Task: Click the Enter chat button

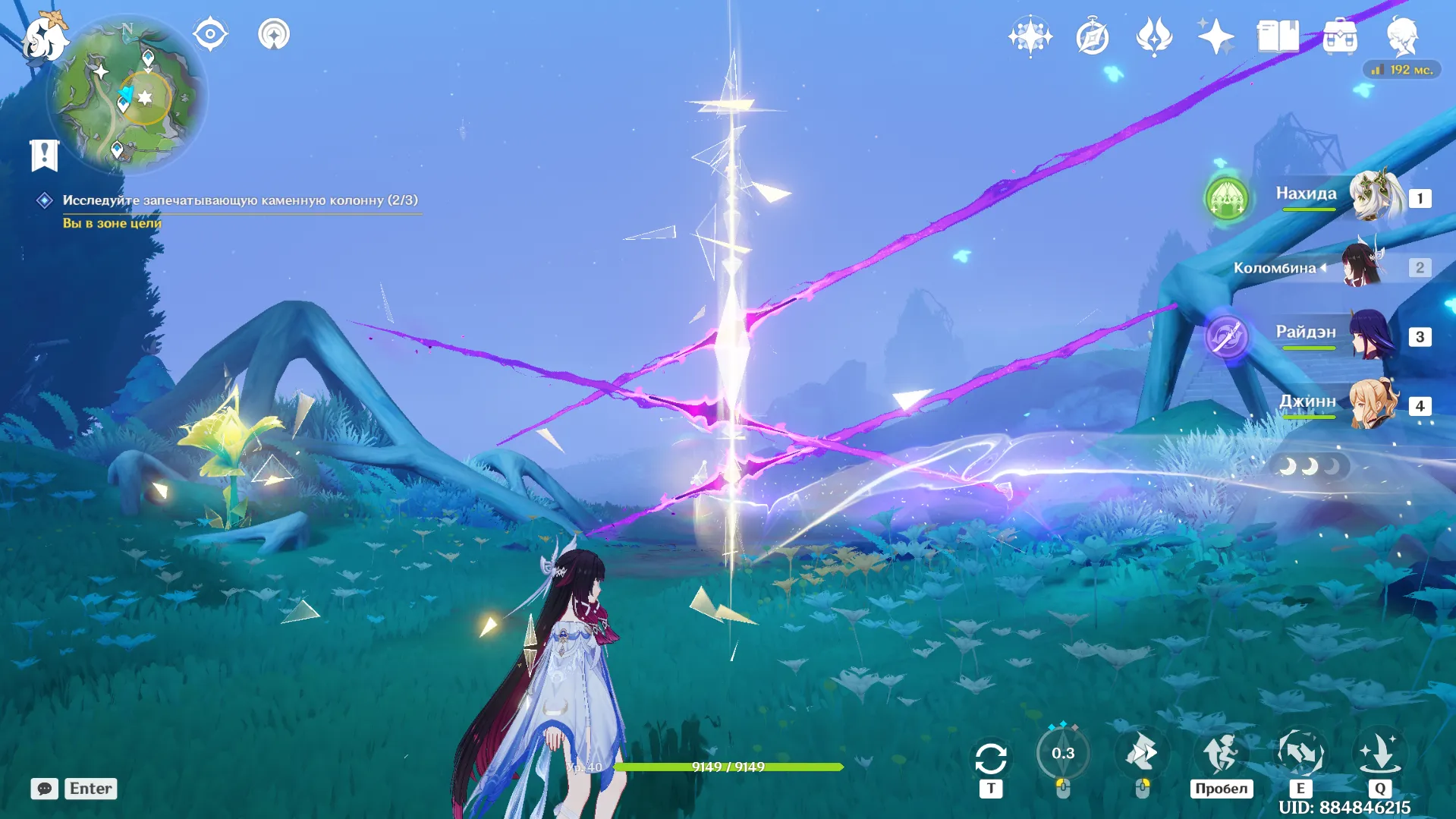Action: tap(90, 789)
